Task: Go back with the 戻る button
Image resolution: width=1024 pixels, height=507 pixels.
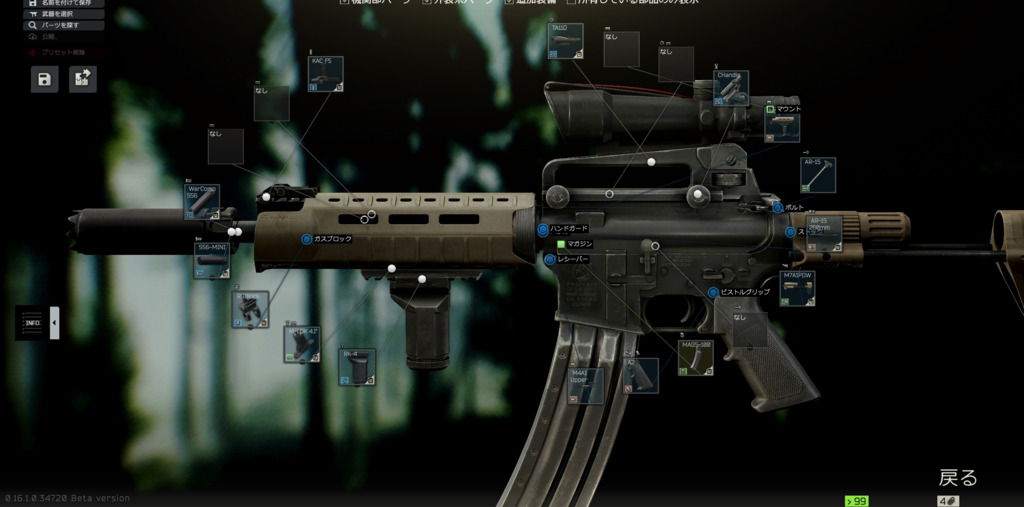Action: tap(958, 477)
